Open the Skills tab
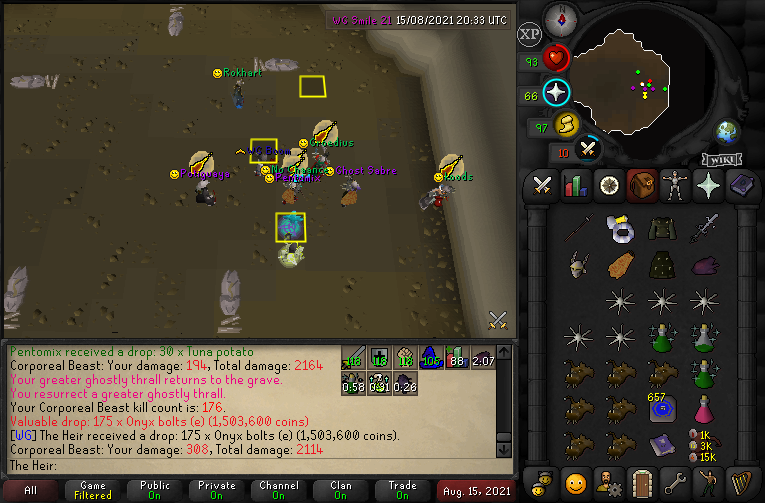Screen dimensions: 765x503 pyautogui.click(x=576, y=185)
